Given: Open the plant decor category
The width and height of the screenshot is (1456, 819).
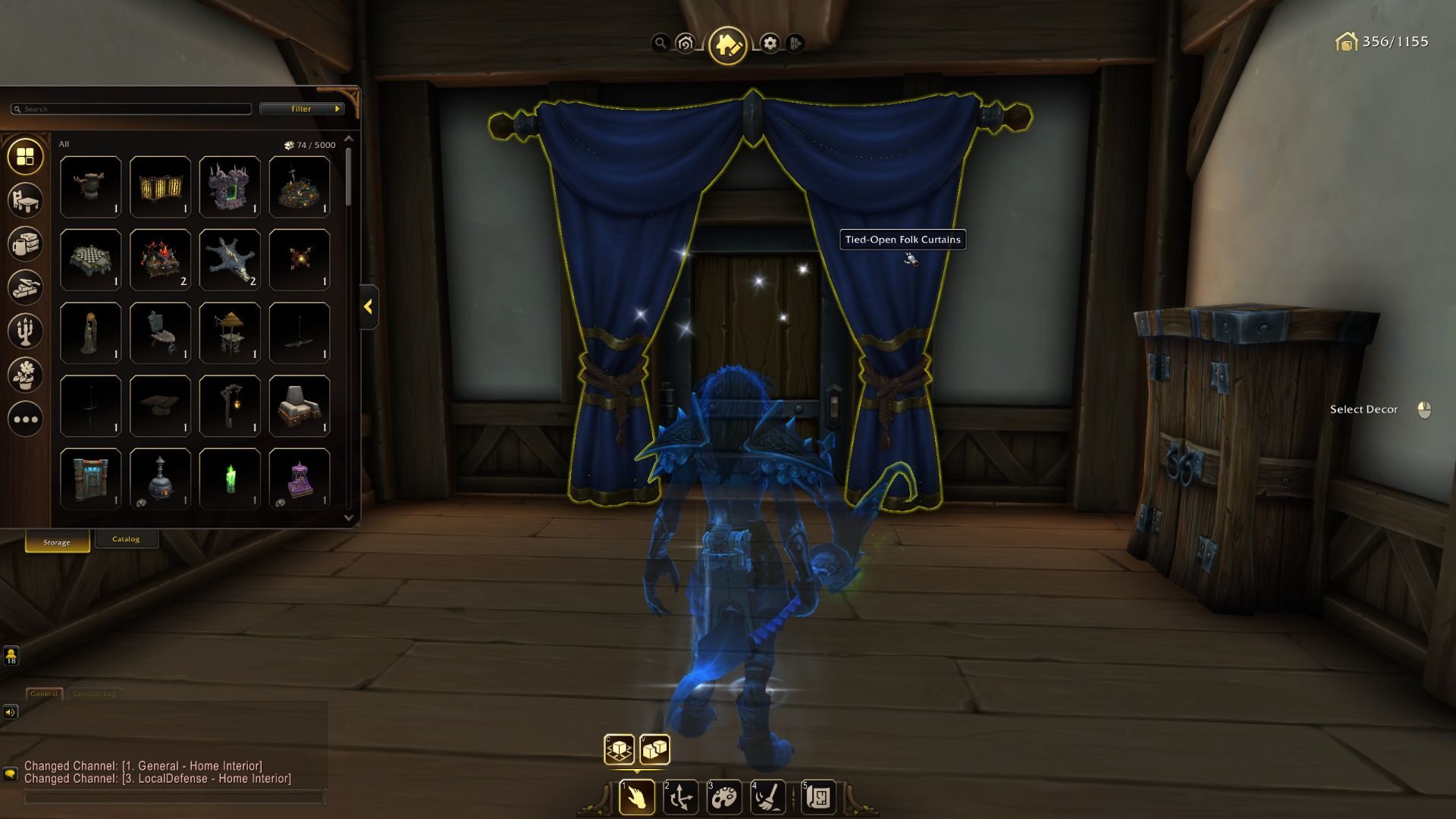Looking at the screenshot, I should point(25,375).
